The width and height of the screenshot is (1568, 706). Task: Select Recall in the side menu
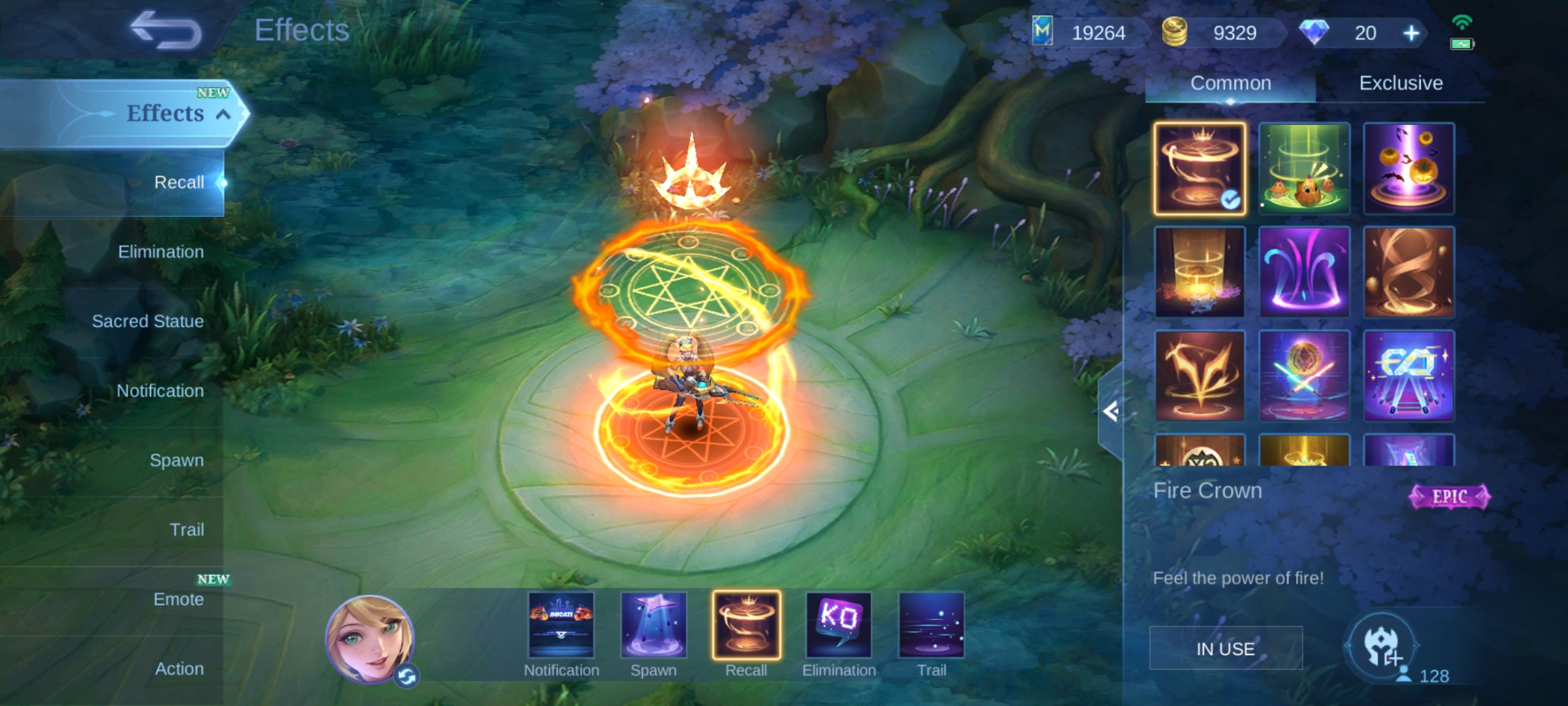[x=179, y=182]
